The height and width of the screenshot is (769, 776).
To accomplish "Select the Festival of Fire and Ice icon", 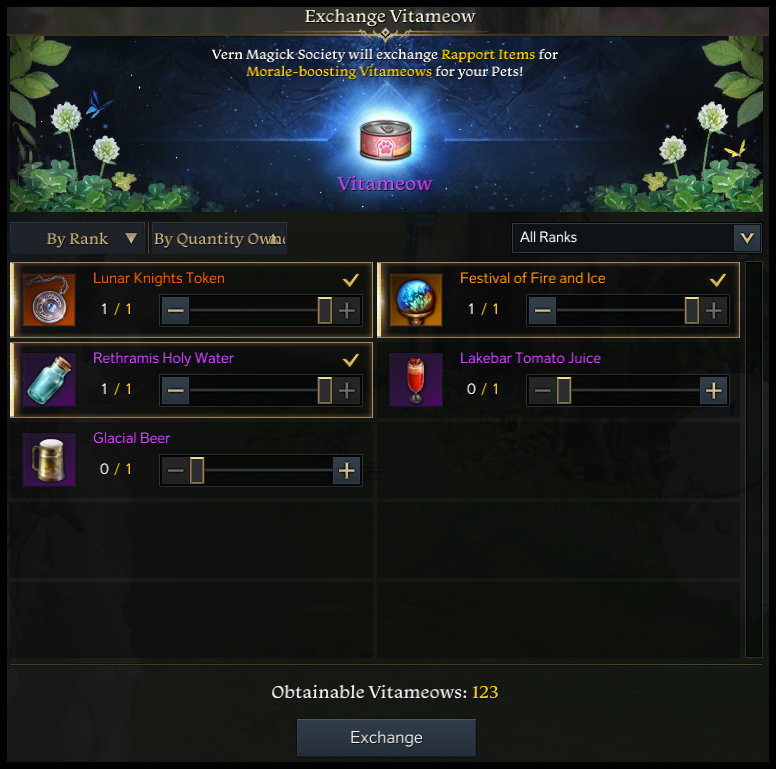I will [416, 300].
